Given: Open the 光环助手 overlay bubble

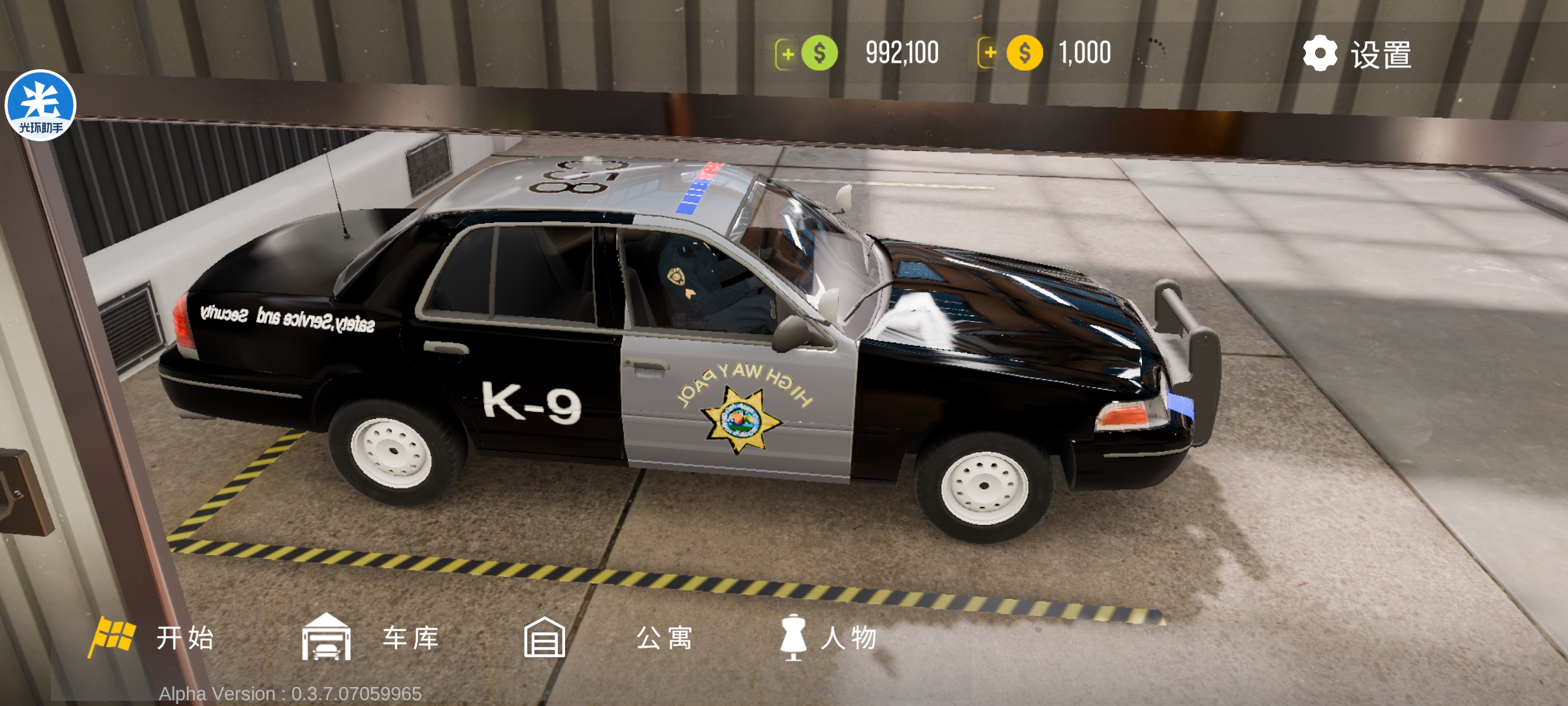Looking at the screenshot, I should 41,105.
